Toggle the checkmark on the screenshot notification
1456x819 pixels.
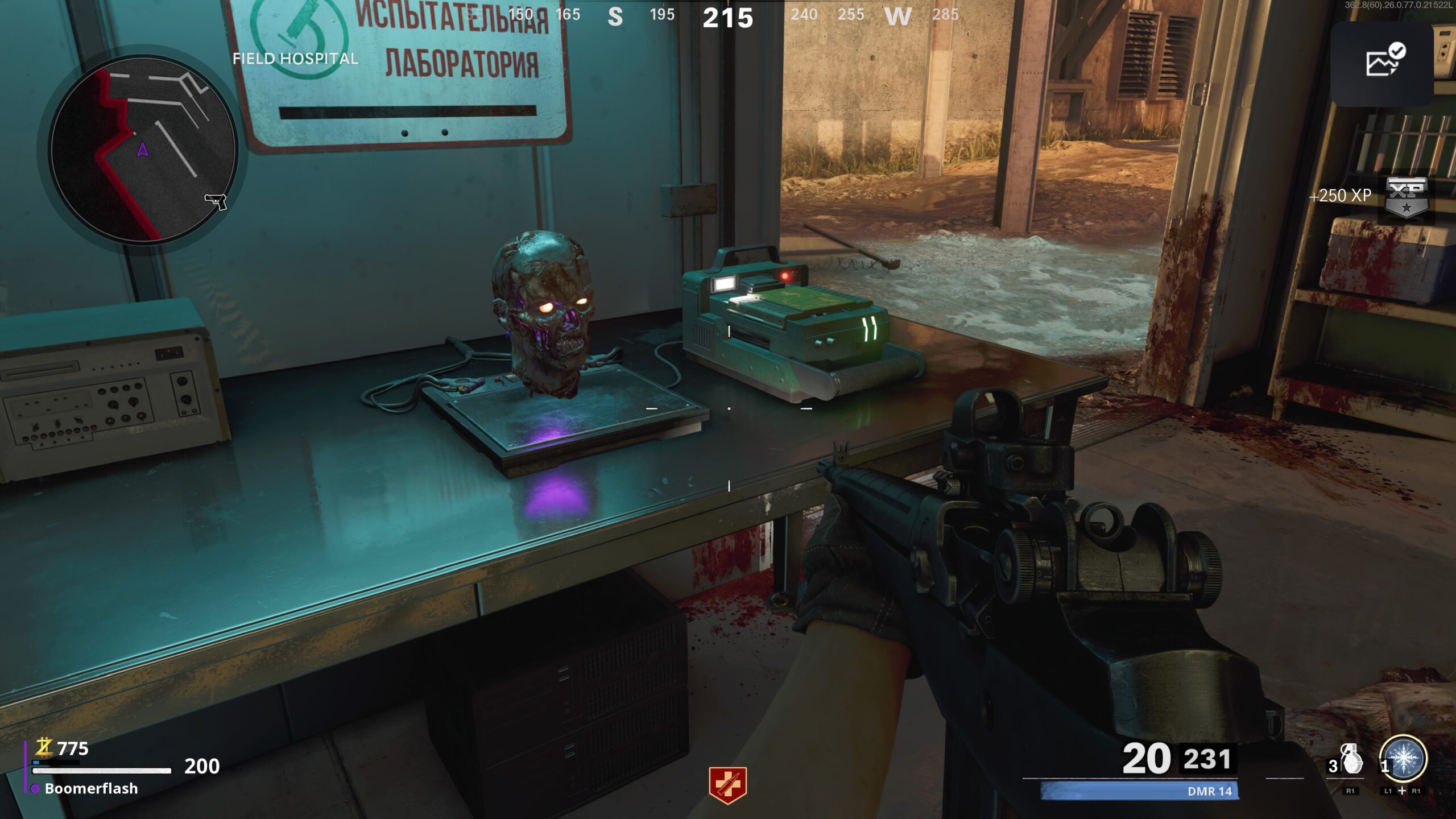[1398, 50]
